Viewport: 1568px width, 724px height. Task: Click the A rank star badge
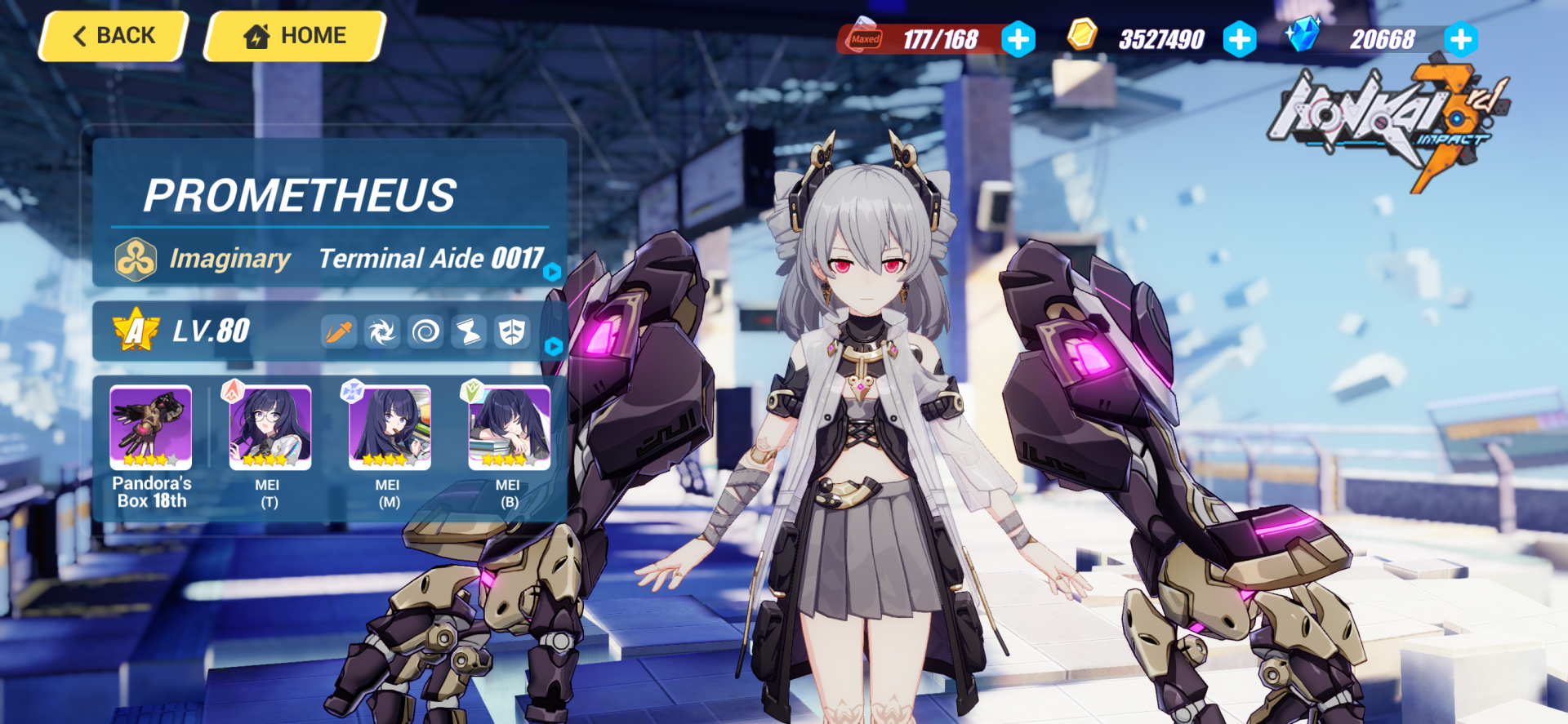[136, 331]
